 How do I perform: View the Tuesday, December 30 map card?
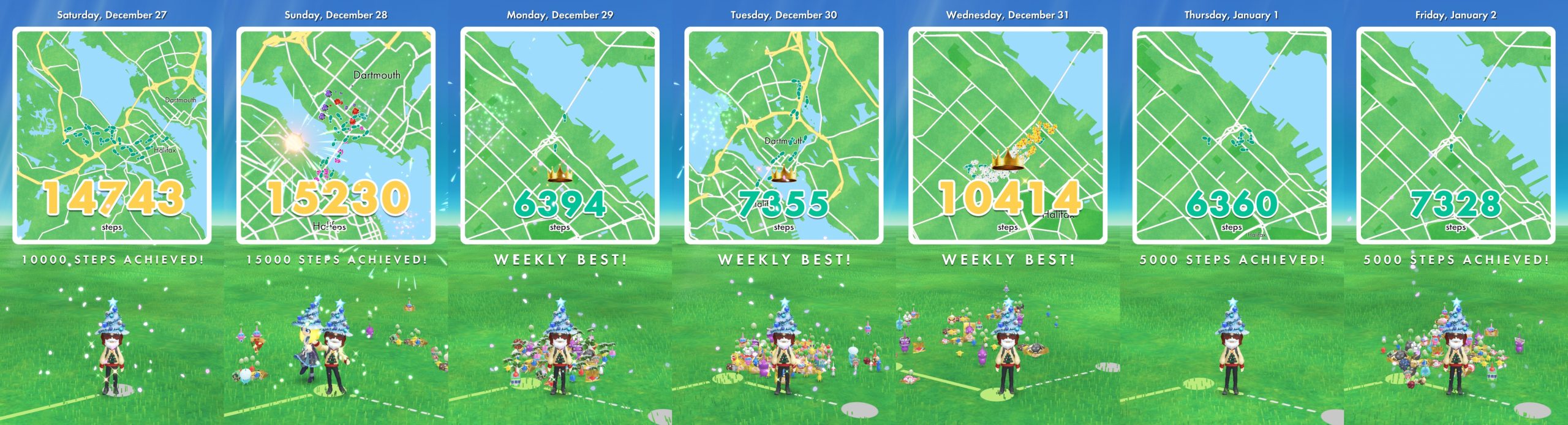click(784, 135)
